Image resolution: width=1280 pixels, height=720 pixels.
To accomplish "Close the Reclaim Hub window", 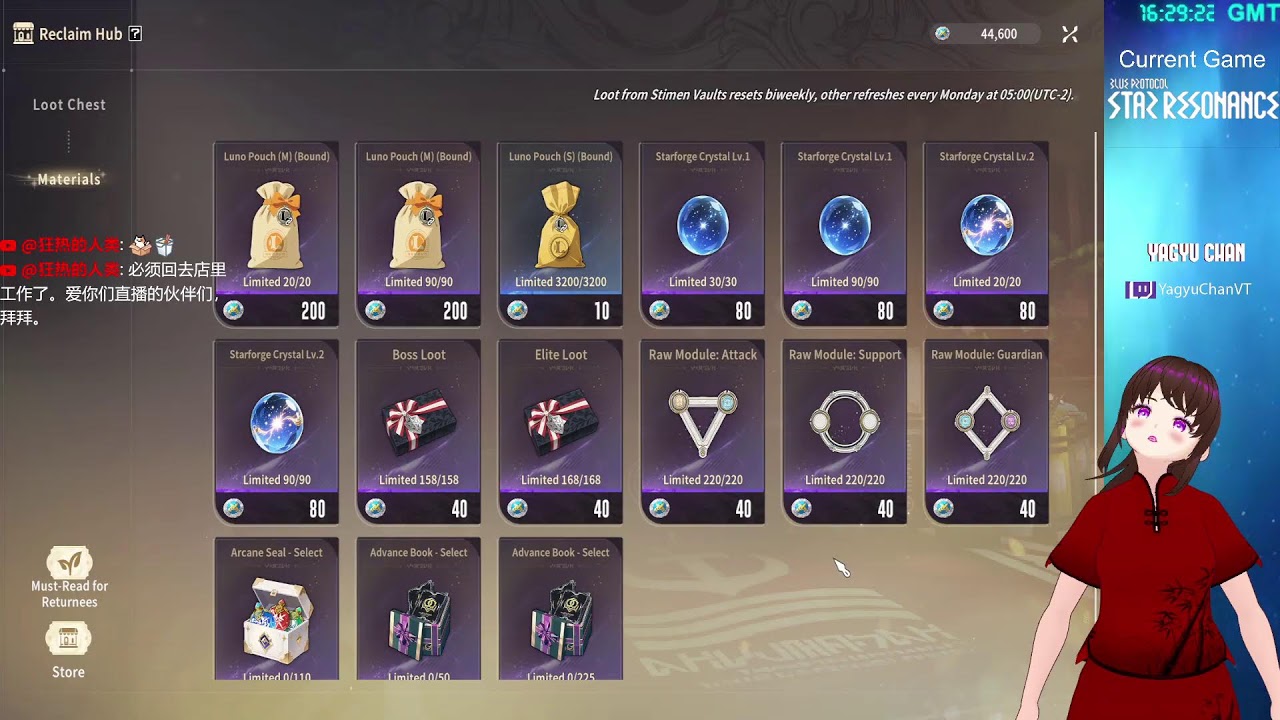I will click(1069, 34).
